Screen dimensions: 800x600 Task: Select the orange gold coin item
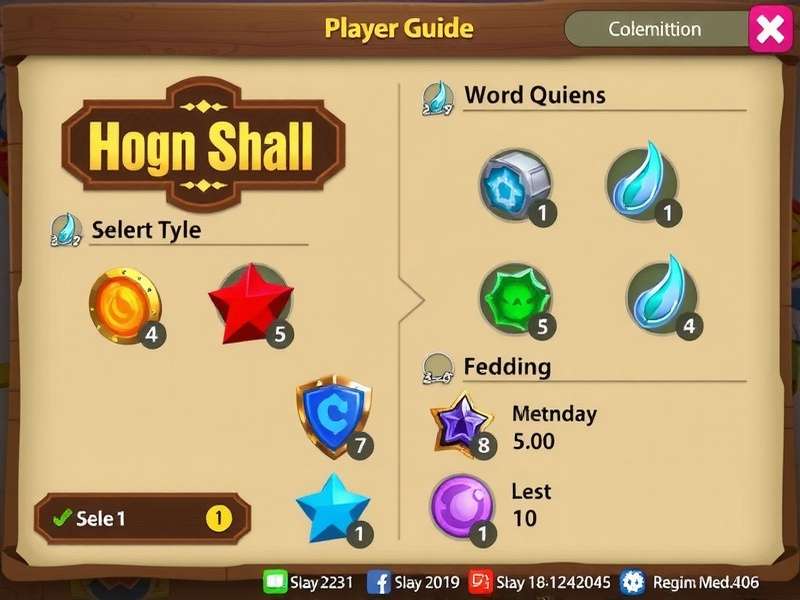tap(125, 302)
